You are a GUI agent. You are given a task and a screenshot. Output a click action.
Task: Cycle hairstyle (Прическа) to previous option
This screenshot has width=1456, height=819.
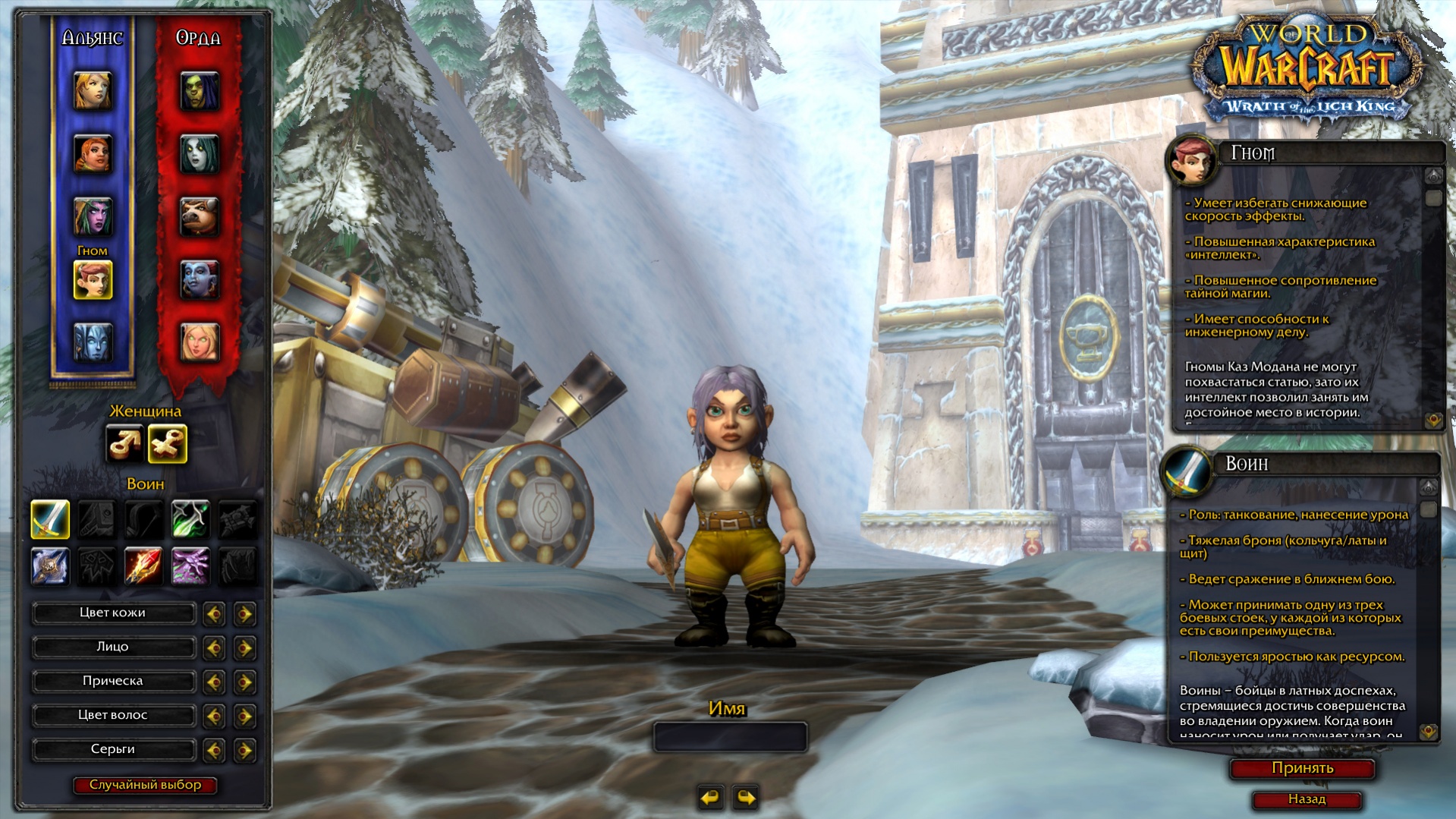214,682
